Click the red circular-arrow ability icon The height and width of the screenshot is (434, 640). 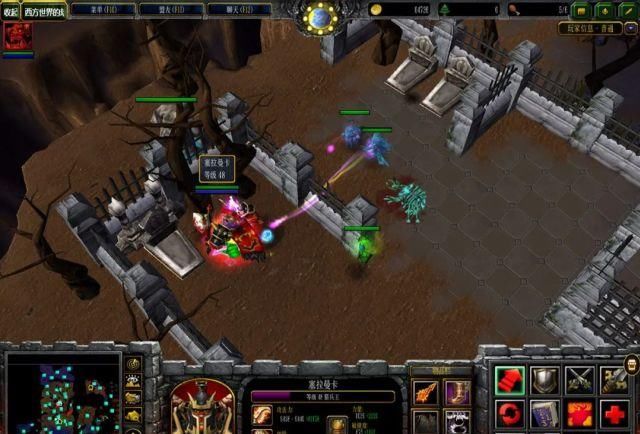509,413
